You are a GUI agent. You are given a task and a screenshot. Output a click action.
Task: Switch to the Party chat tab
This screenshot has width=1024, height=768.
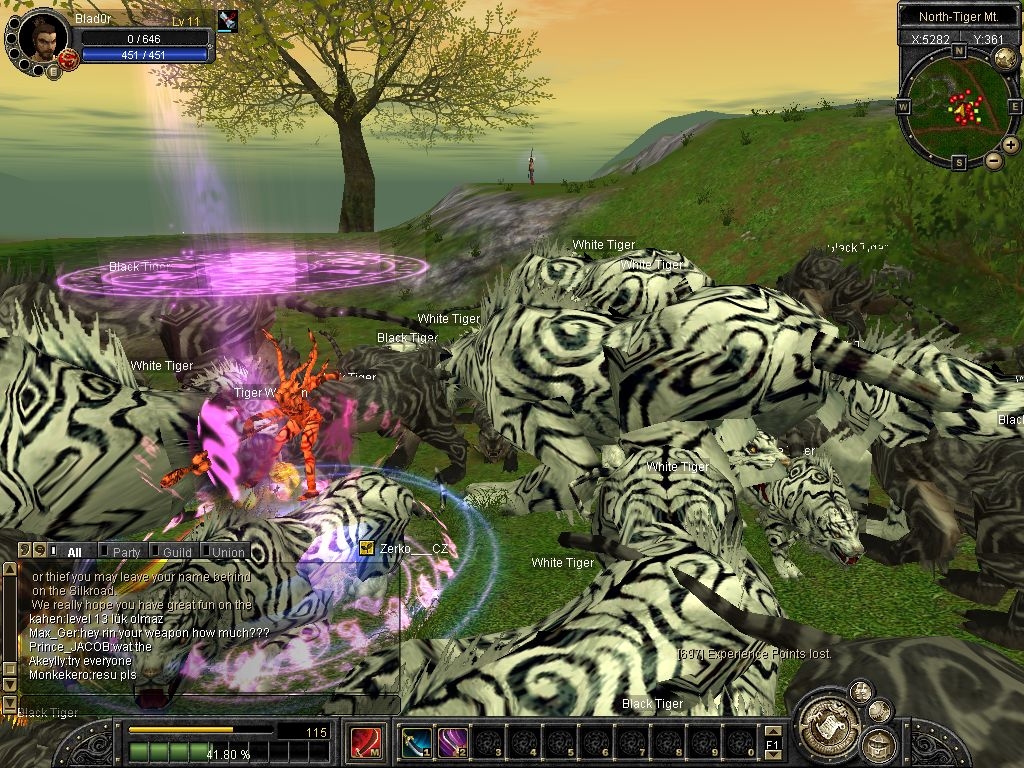[x=126, y=552]
